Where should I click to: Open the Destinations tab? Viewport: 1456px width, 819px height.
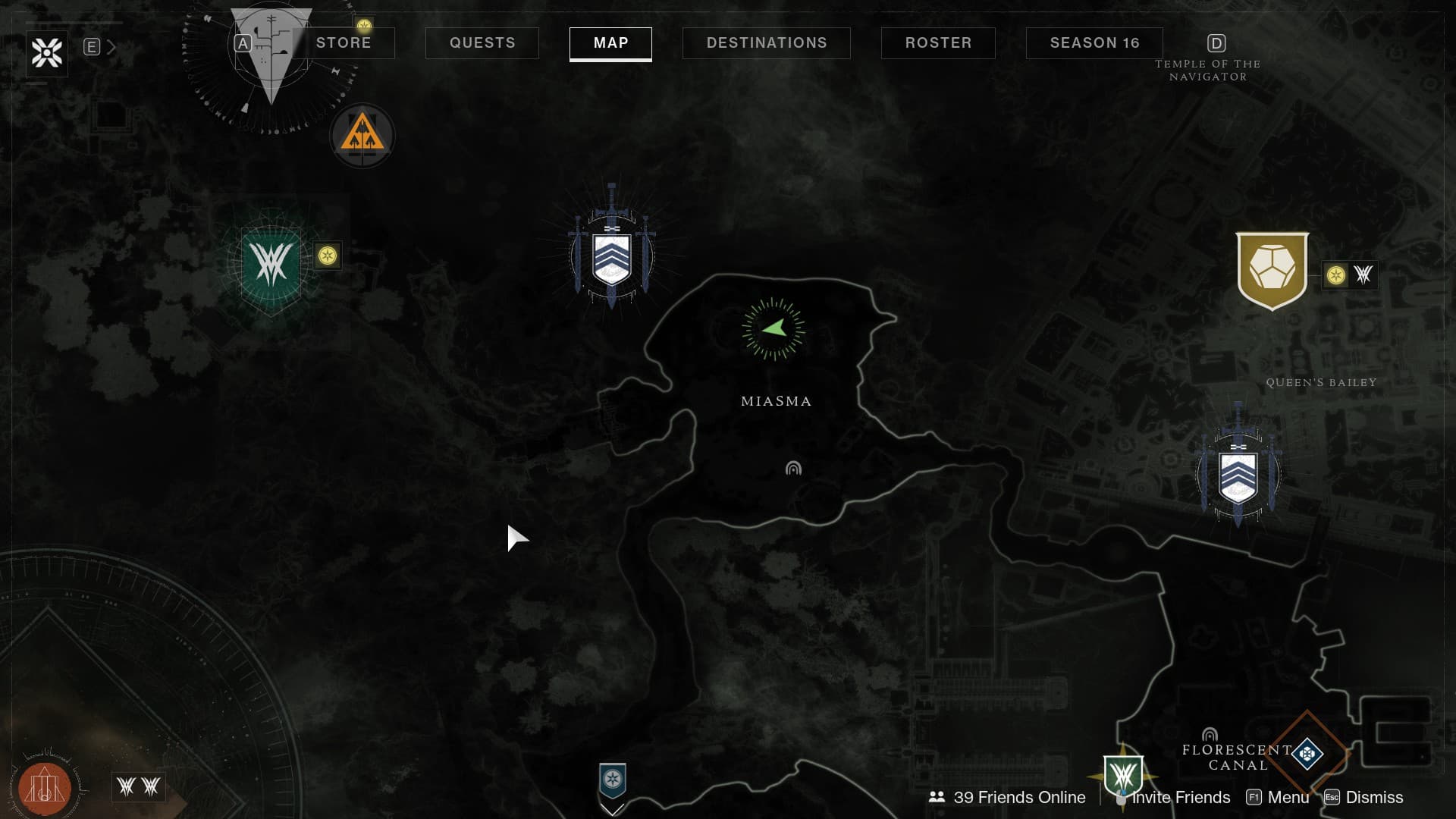767,43
